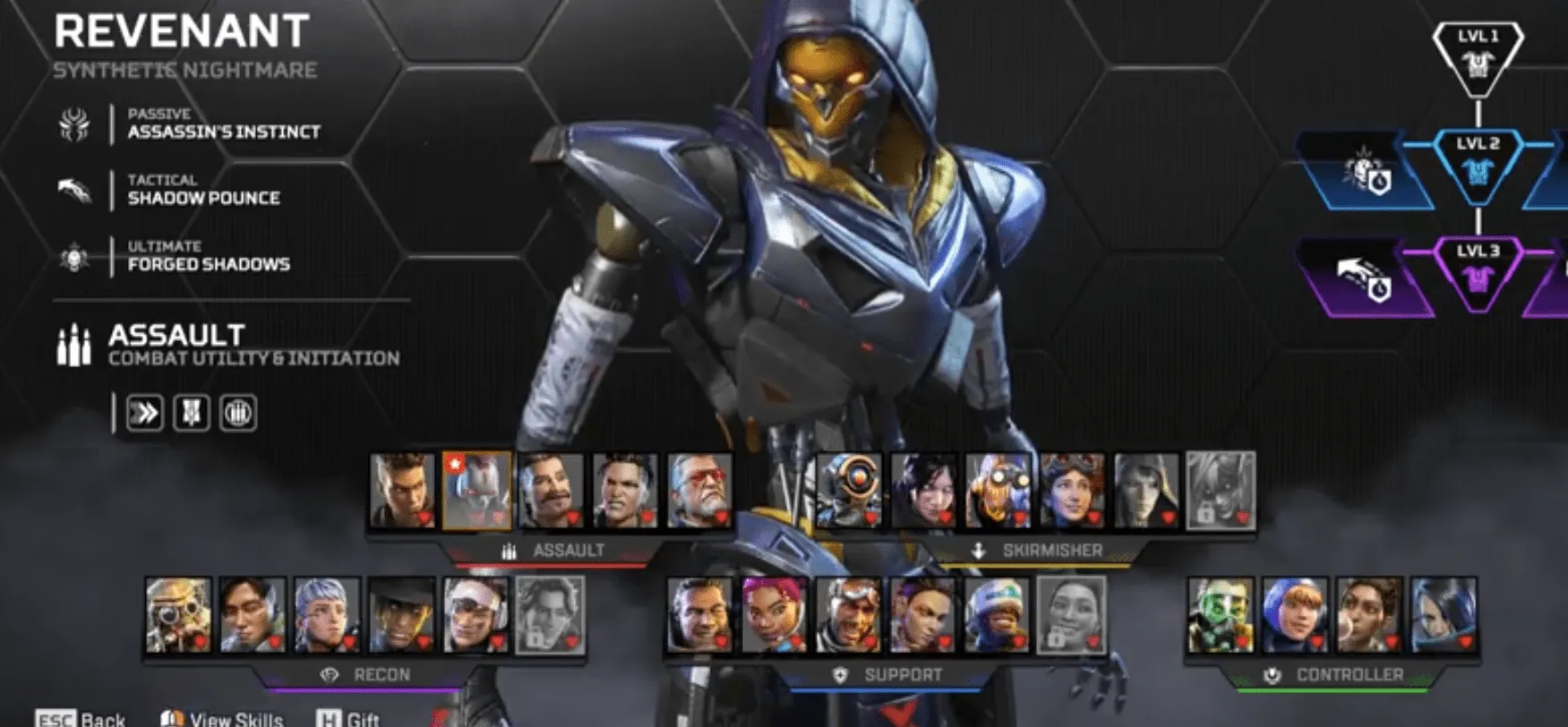Pick Caustic with the green gas mask

(x=1221, y=615)
